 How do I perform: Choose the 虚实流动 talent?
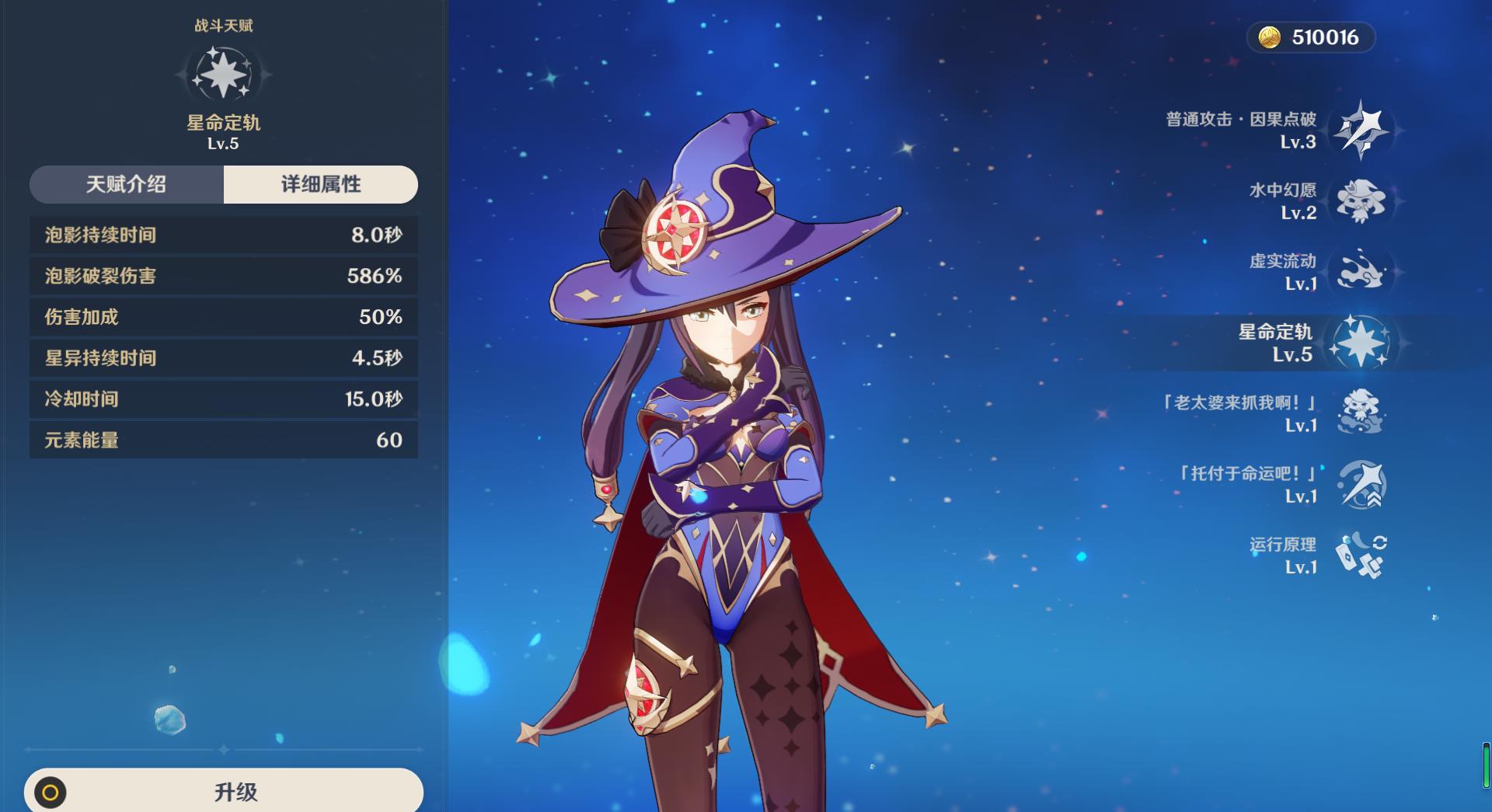point(1360,272)
